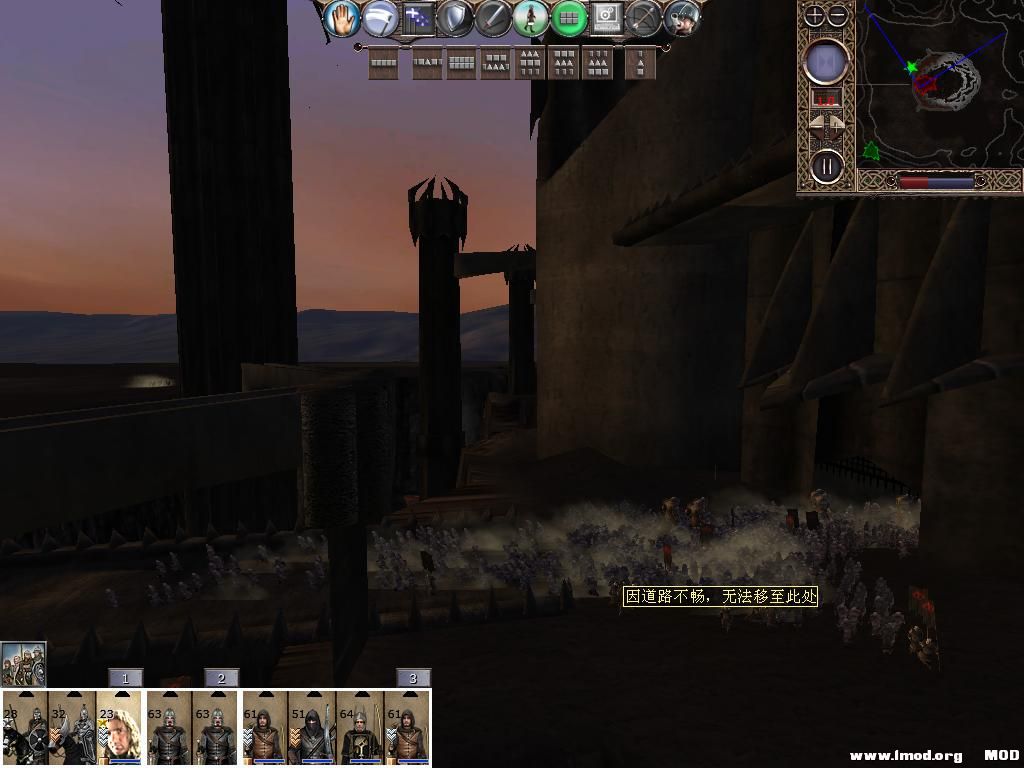The height and width of the screenshot is (768, 1024).
Task: Select the black-masked unit card with 51 men
Action: tap(312, 728)
